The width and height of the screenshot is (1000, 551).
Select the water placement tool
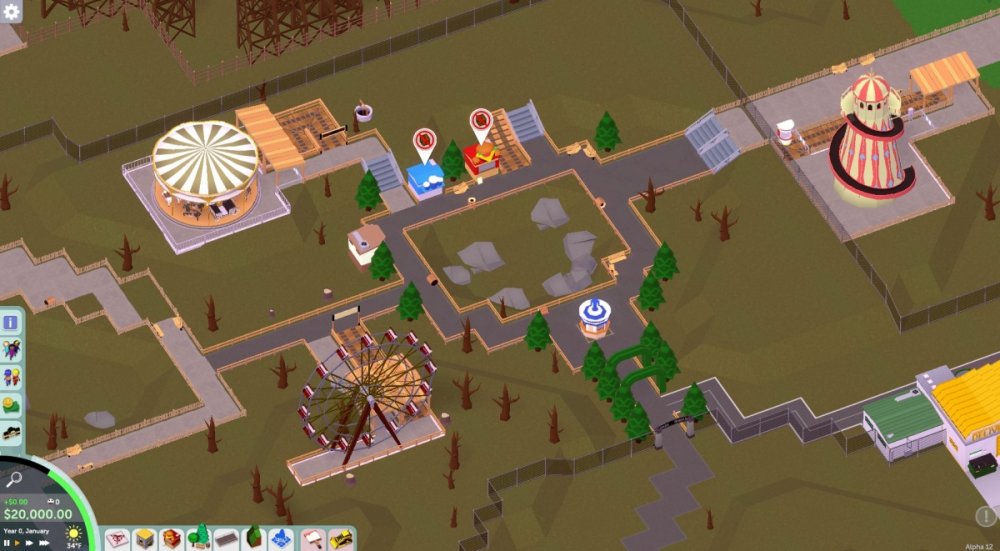pos(283,538)
